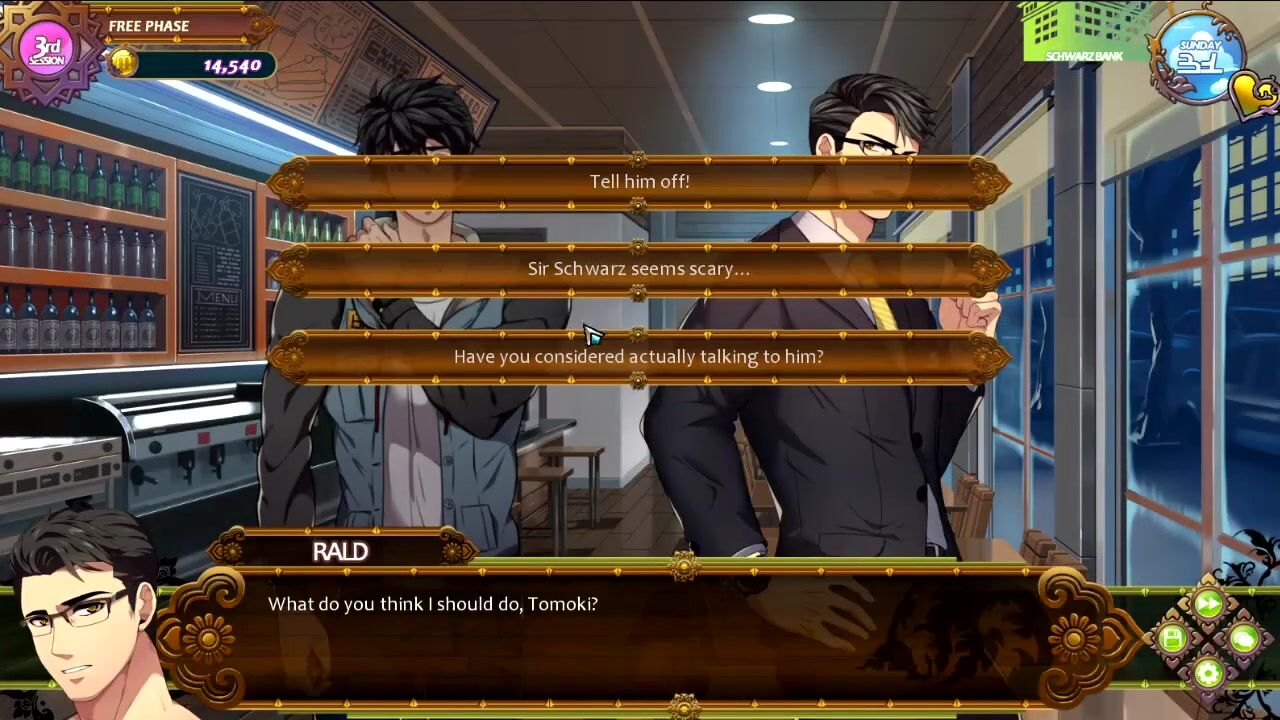The image size is (1280, 720).
Task: Activate the fast-forward skip button
Action: 1208,604
